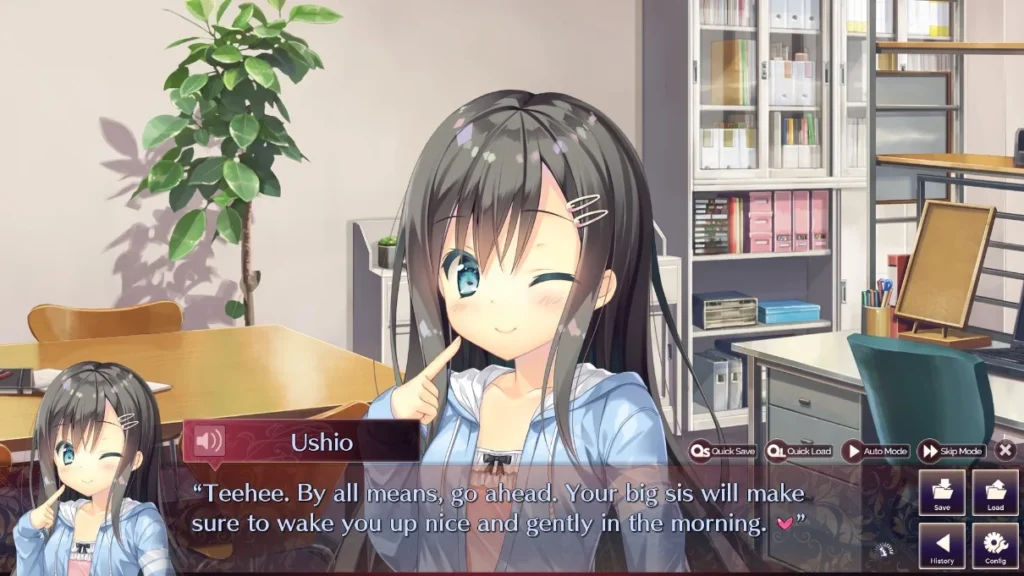Open the Load menu
1024x576 pixels.
[x=995, y=493]
